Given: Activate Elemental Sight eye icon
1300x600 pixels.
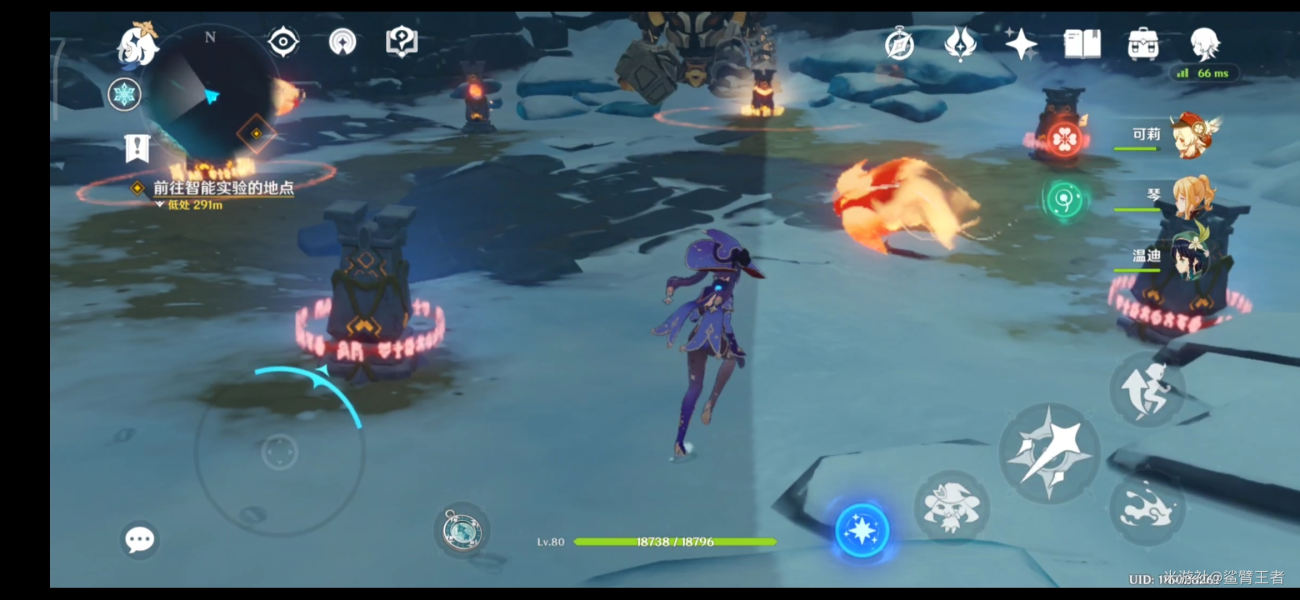Looking at the screenshot, I should click(284, 42).
